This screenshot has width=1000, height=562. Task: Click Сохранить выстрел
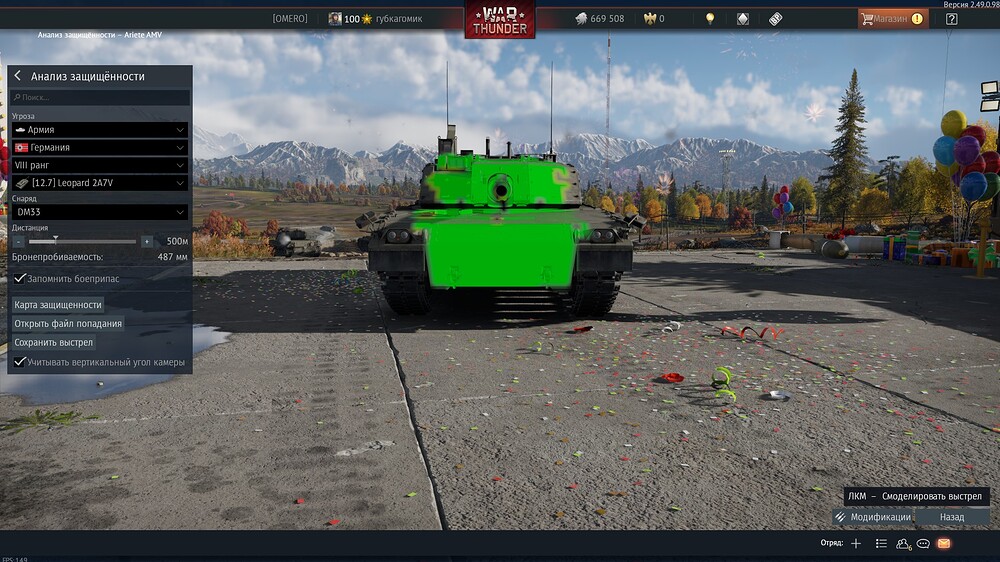[54, 343]
